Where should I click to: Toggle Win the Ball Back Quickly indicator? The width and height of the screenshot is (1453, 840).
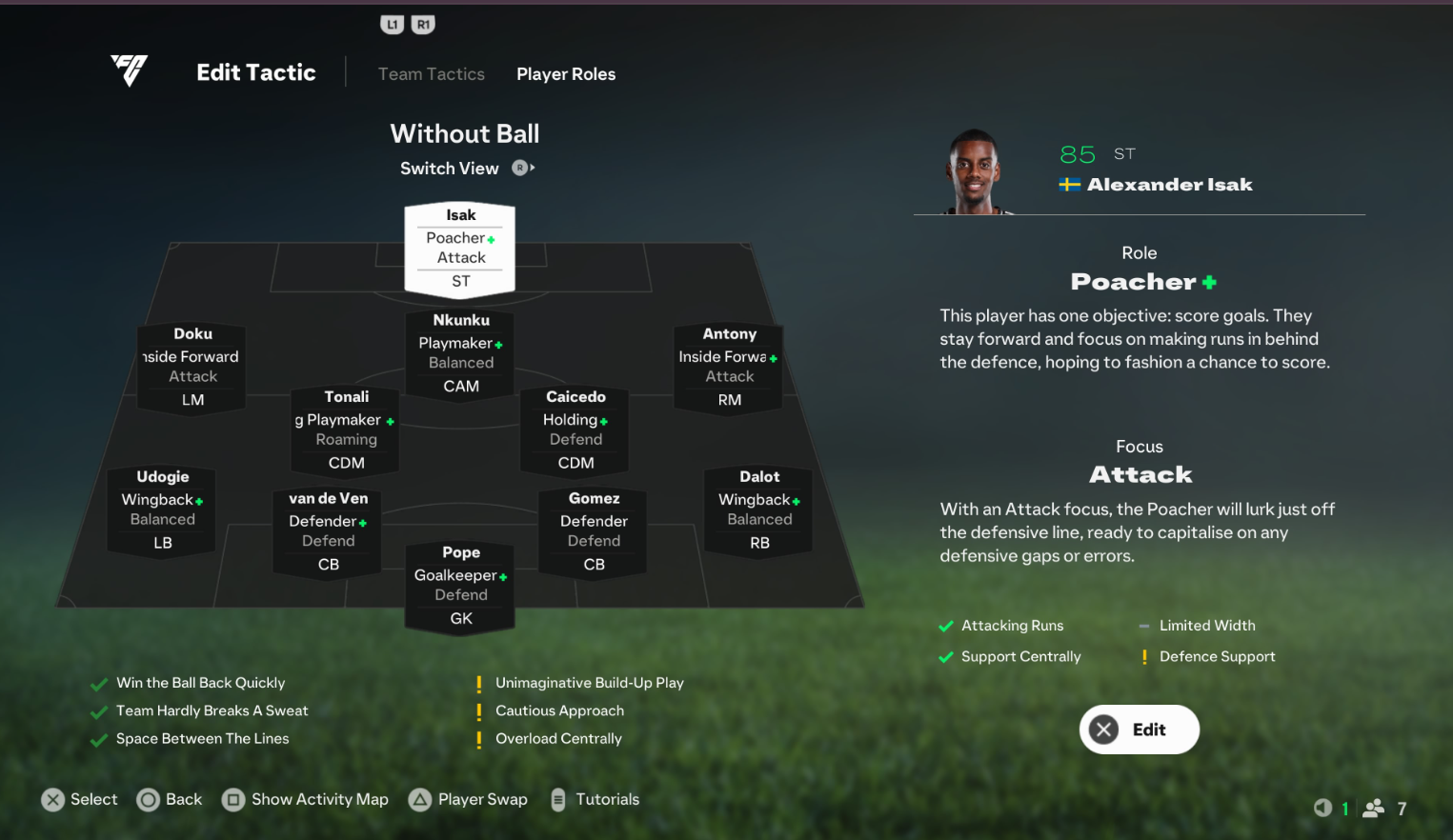pyautogui.click(x=99, y=683)
